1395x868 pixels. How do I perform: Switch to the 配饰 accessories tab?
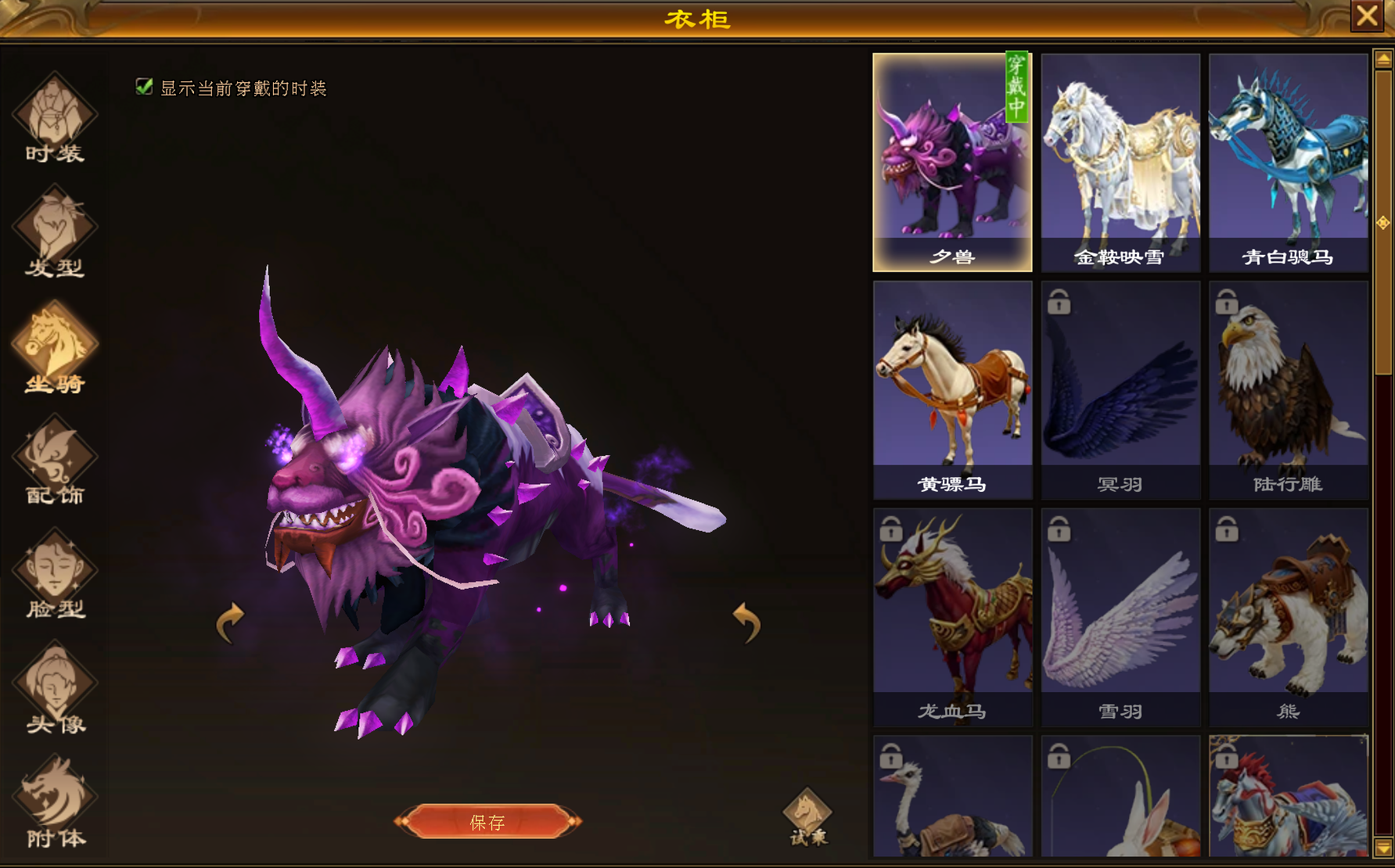54,461
